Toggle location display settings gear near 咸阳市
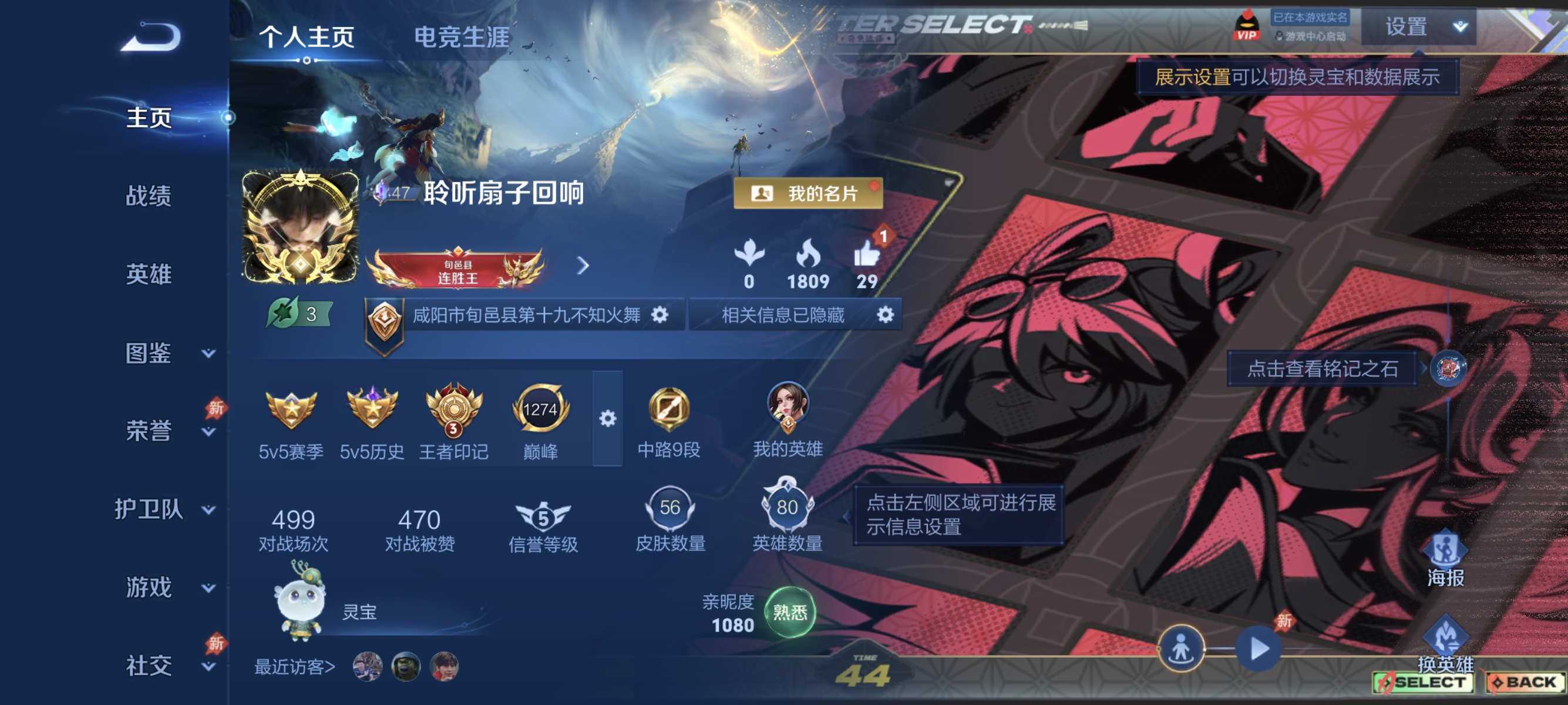Image resolution: width=1568 pixels, height=705 pixels. pyautogui.click(x=661, y=315)
